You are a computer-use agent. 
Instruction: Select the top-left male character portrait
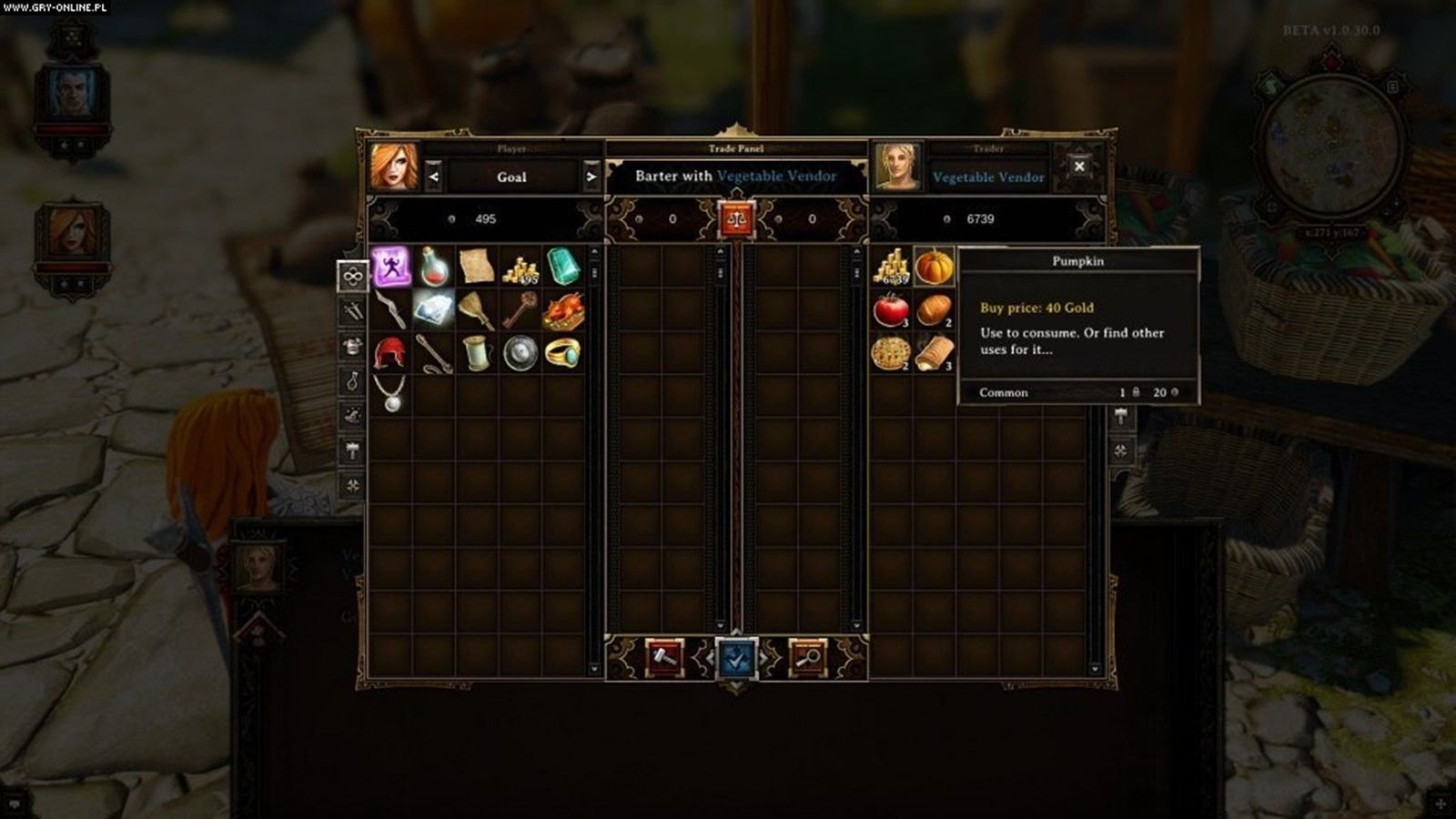click(72, 94)
